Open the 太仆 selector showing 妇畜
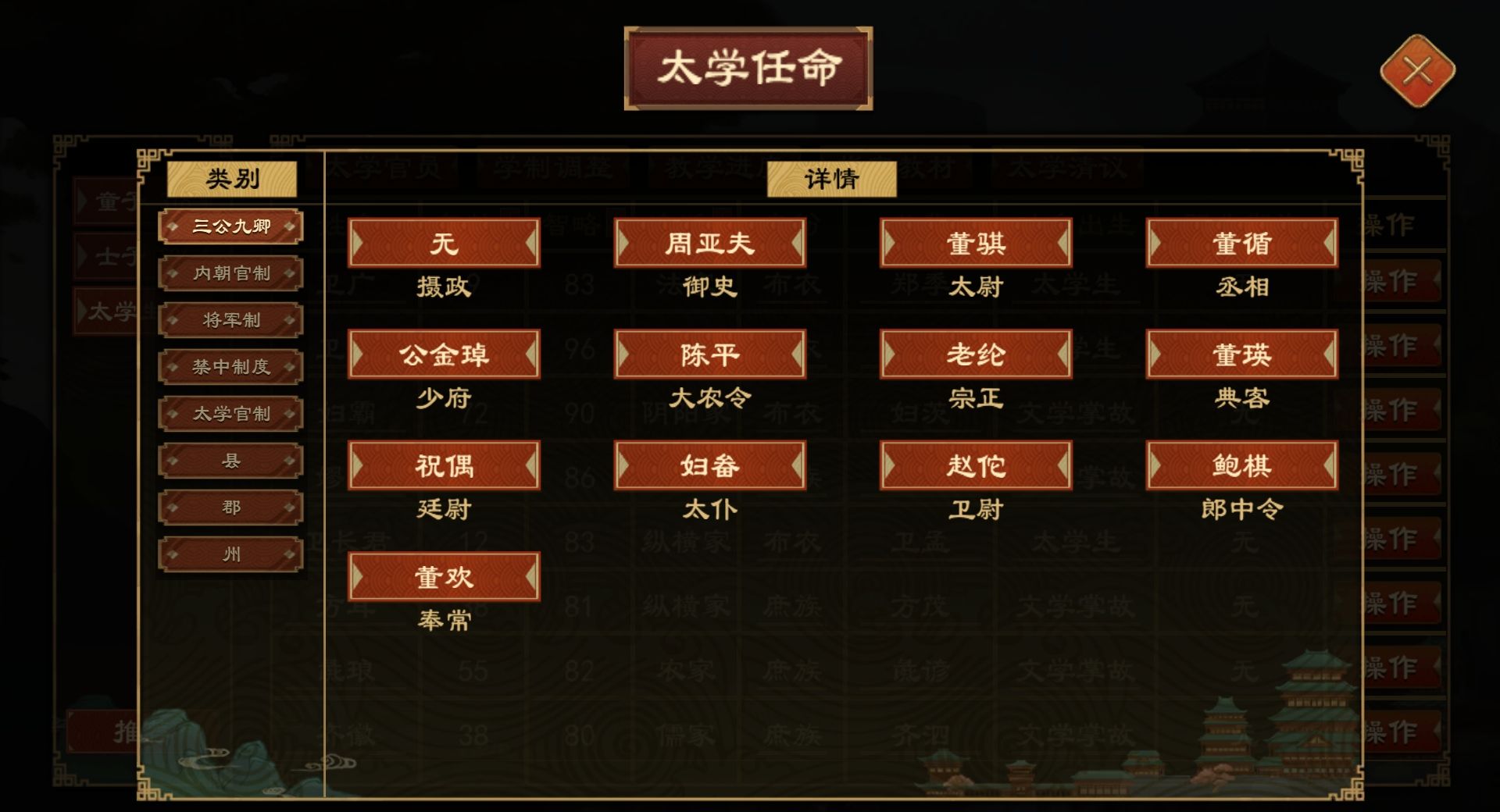This screenshot has width=1500, height=812. (709, 465)
